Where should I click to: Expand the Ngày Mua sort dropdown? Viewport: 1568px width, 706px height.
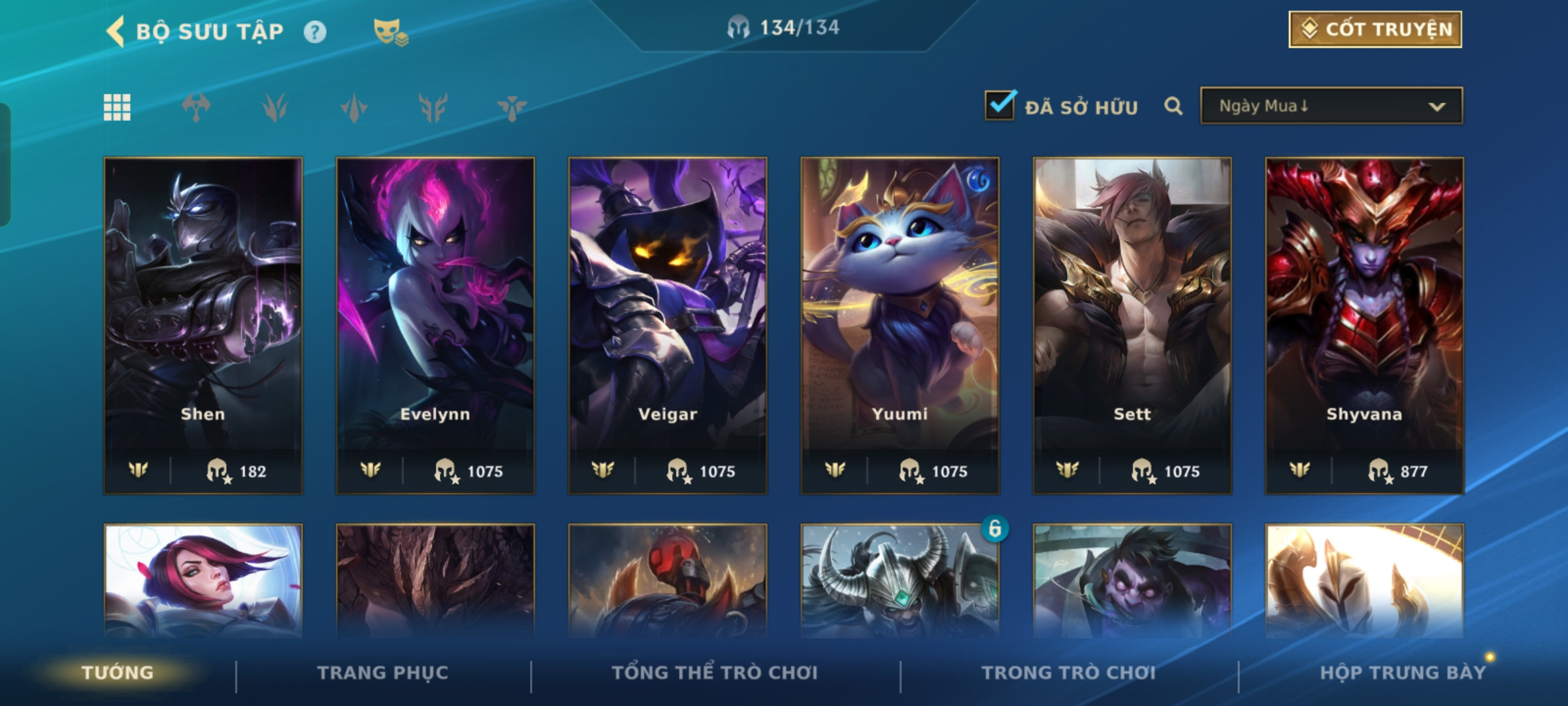point(1331,106)
